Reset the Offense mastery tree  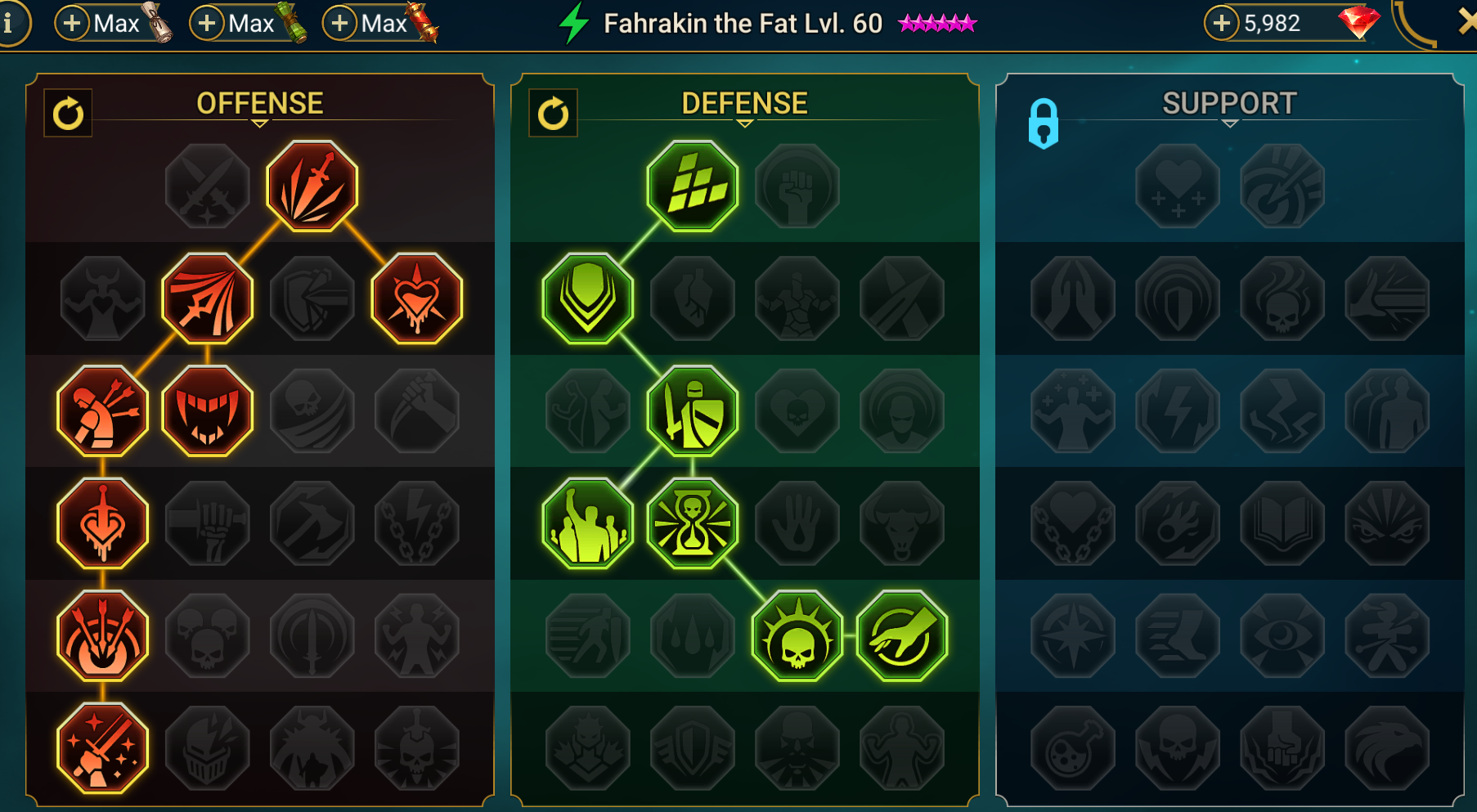pos(69,114)
